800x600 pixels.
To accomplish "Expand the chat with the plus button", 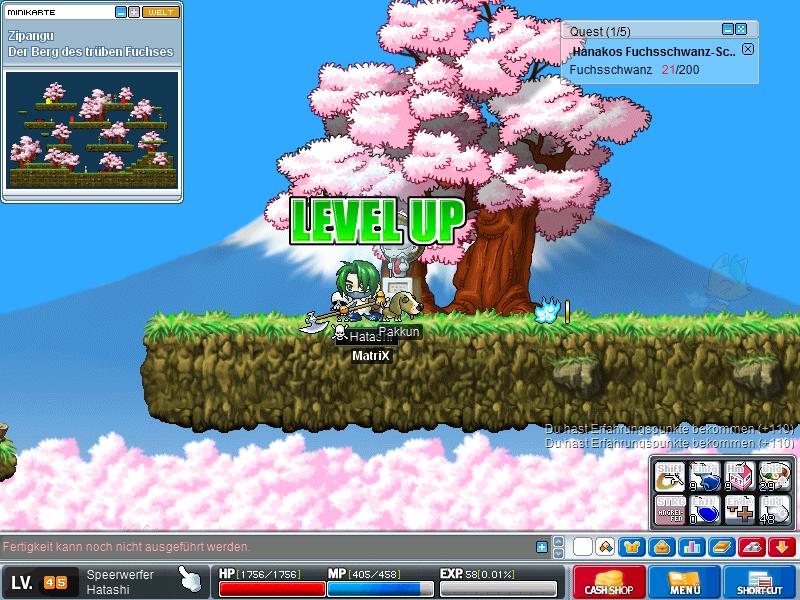I will (x=542, y=547).
